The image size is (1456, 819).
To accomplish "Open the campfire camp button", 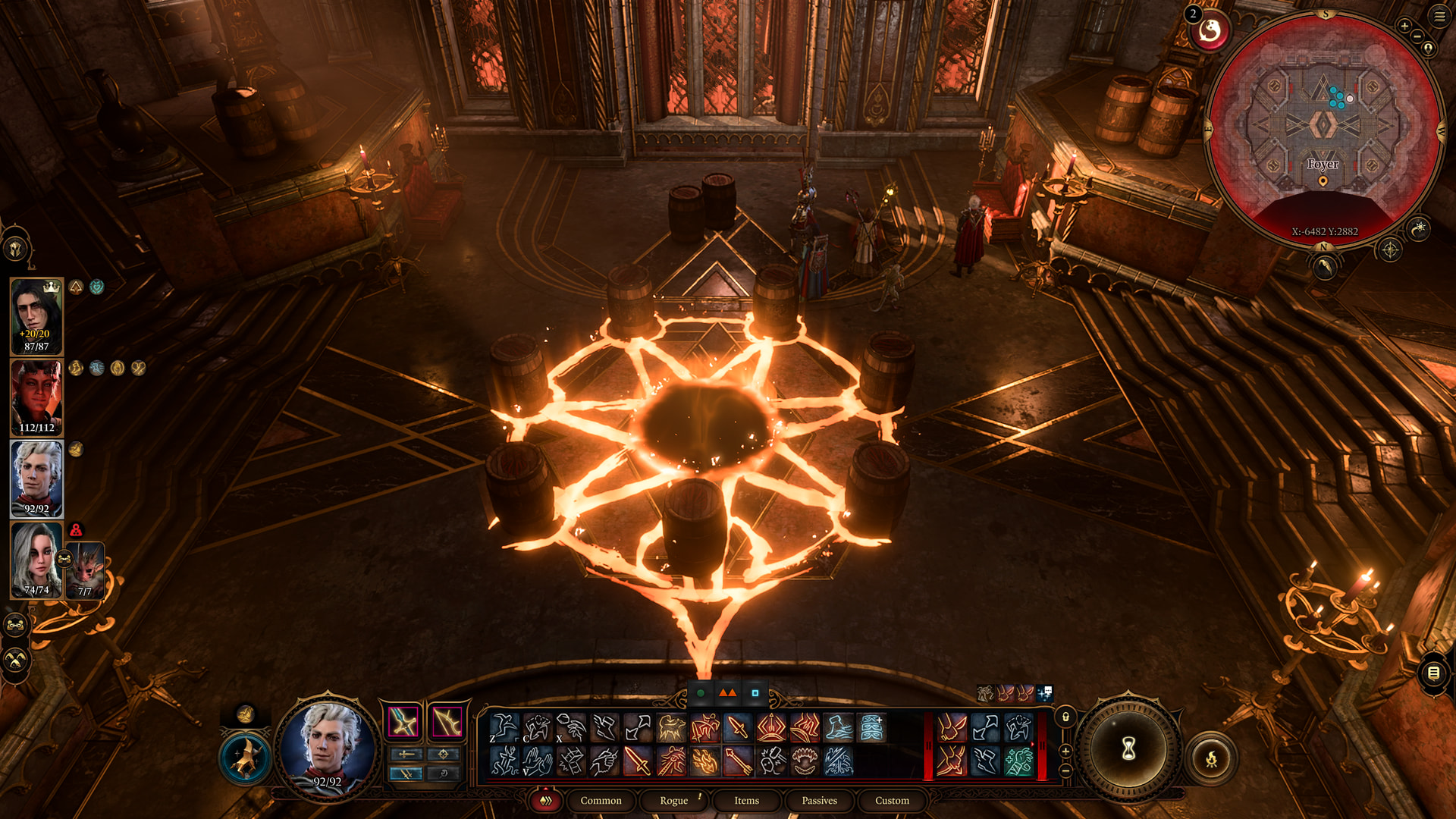I will [x=1211, y=758].
